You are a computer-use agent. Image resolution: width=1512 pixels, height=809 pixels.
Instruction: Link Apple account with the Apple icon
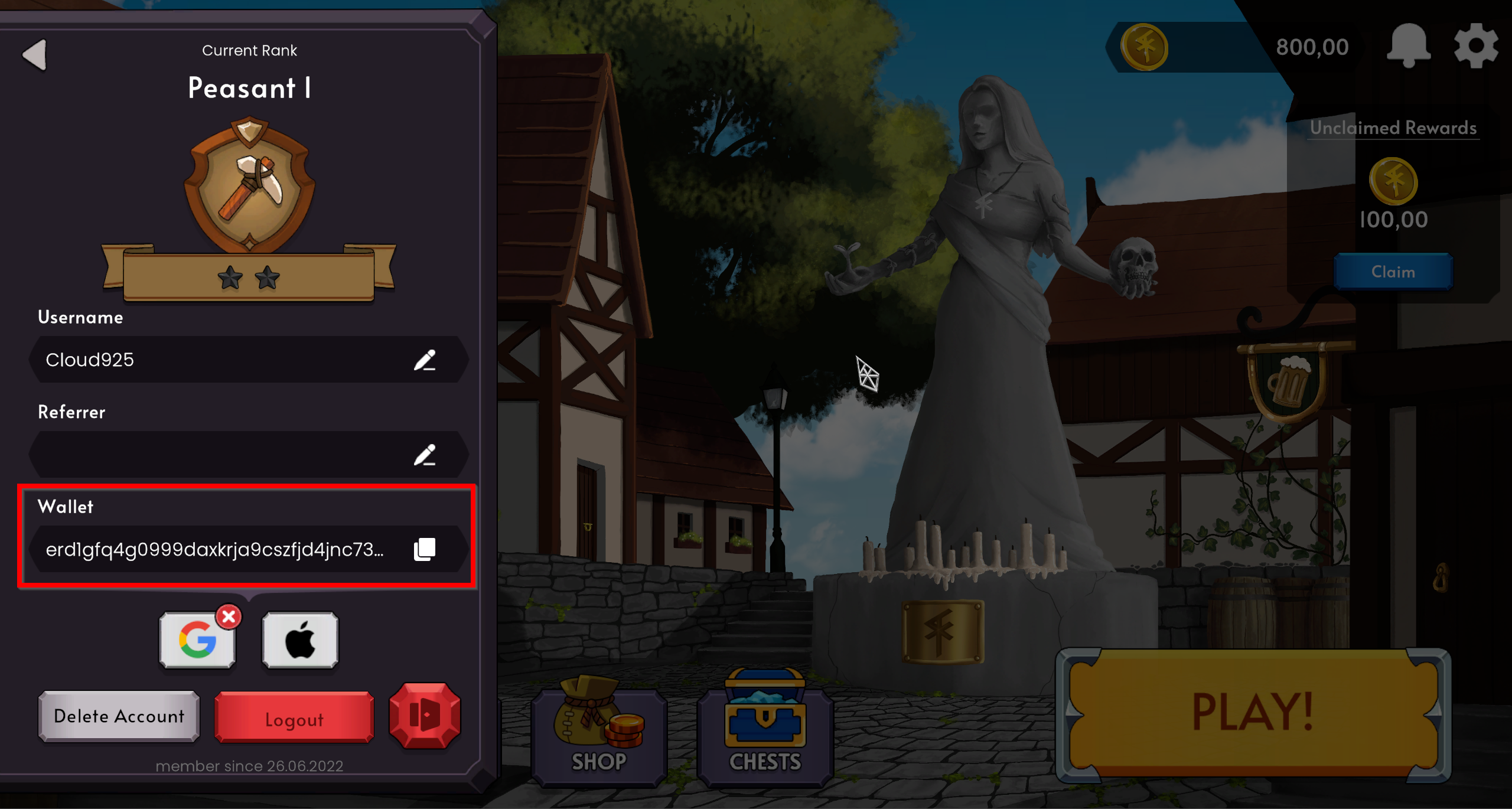(300, 640)
